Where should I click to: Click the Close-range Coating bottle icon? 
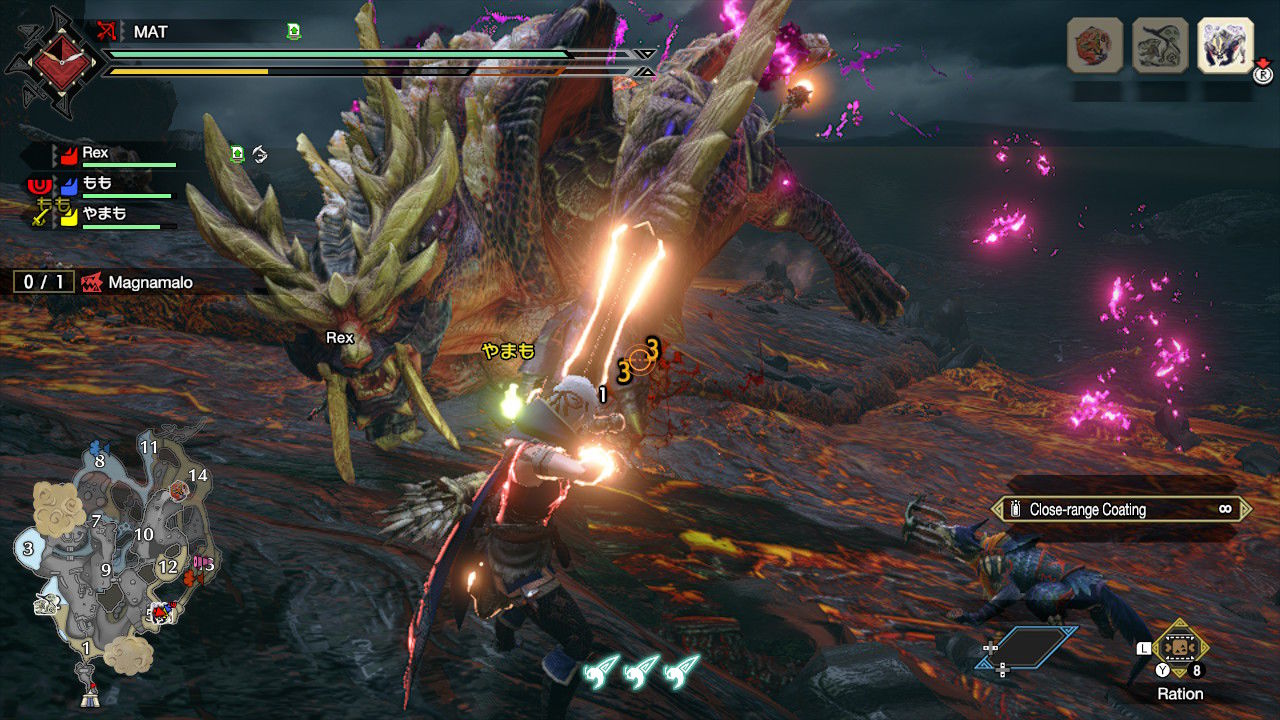pyautogui.click(x=1016, y=509)
